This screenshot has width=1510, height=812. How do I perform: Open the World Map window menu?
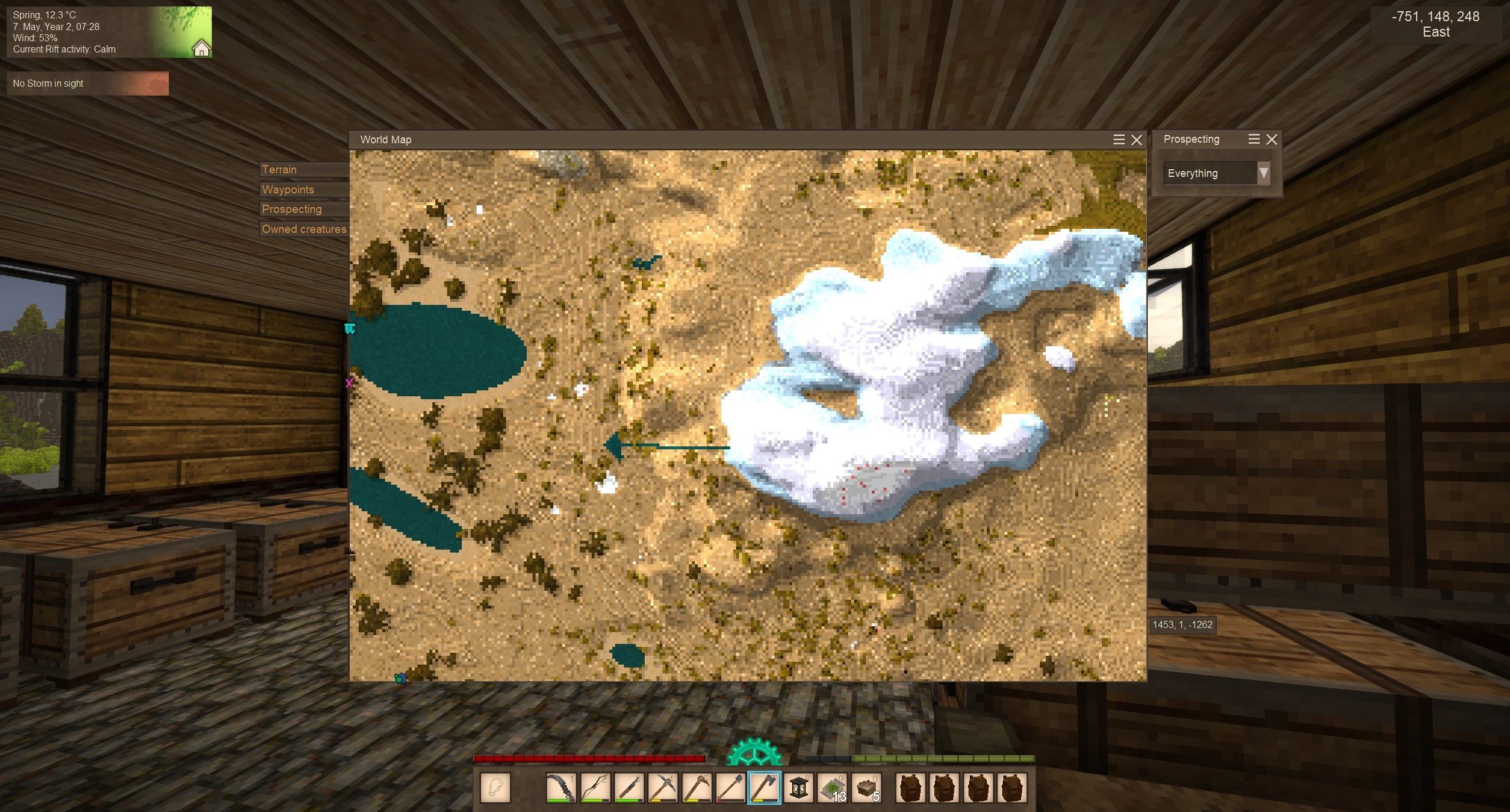1118,140
